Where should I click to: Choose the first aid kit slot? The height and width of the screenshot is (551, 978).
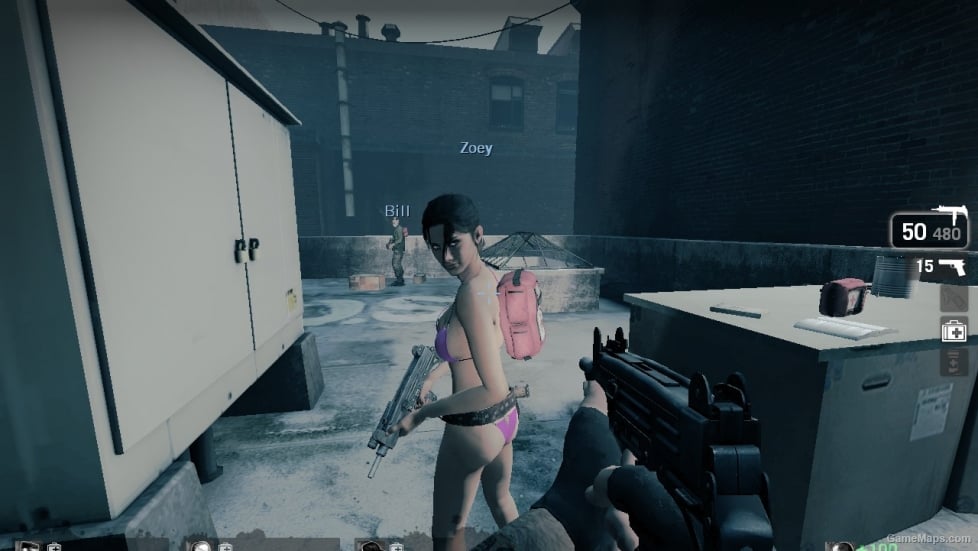(x=953, y=329)
